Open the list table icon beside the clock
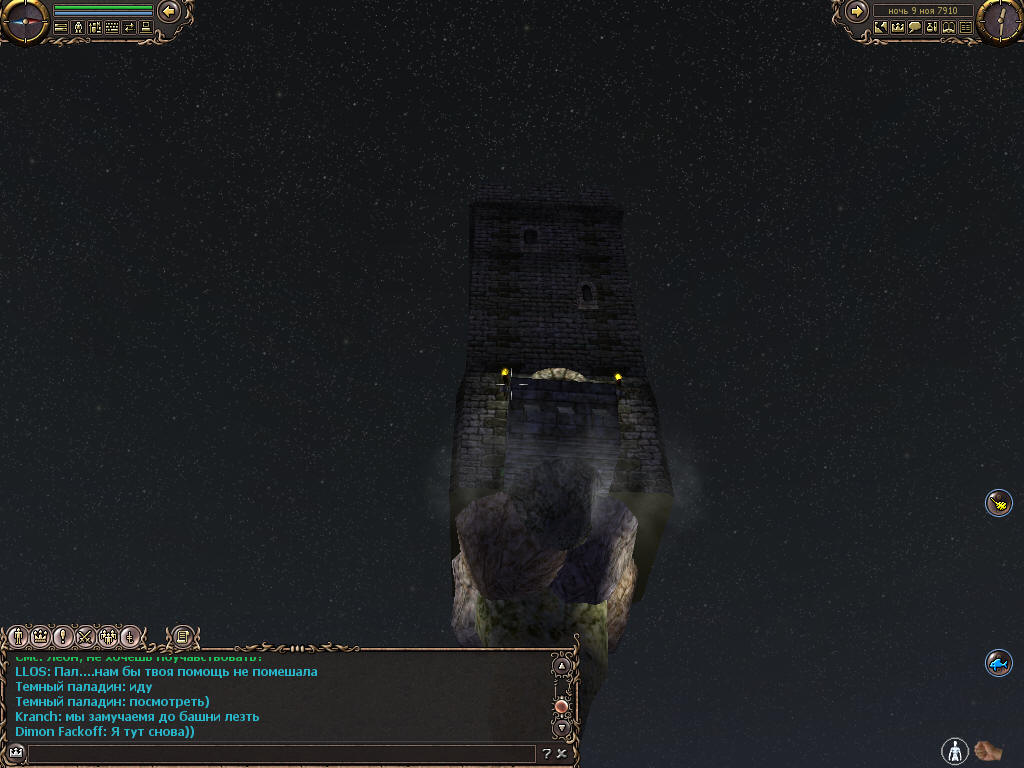The image size is (1024, 768). tap(966, 28)
